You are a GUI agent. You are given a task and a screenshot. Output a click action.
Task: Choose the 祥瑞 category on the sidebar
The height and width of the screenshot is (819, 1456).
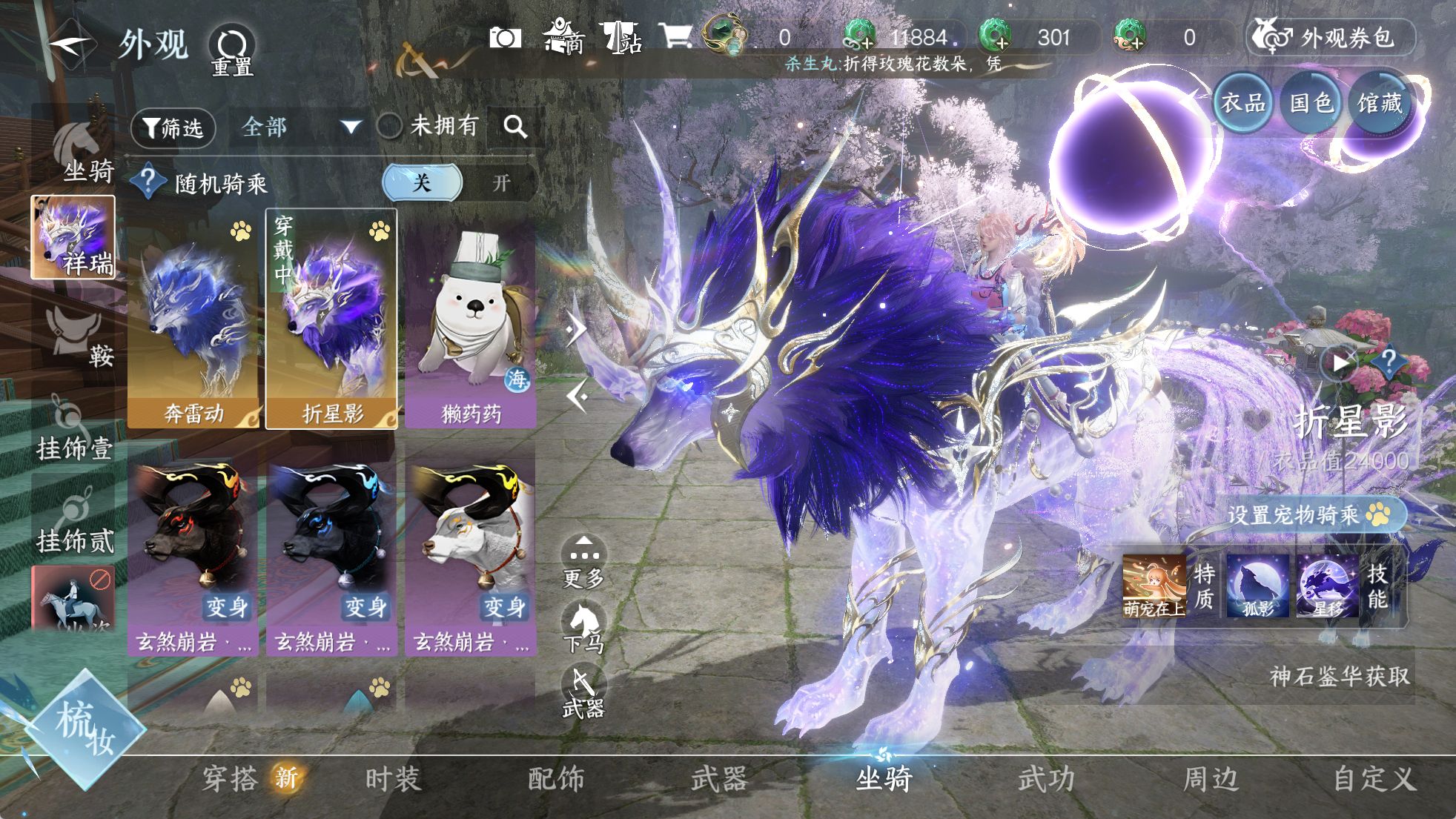73,237
